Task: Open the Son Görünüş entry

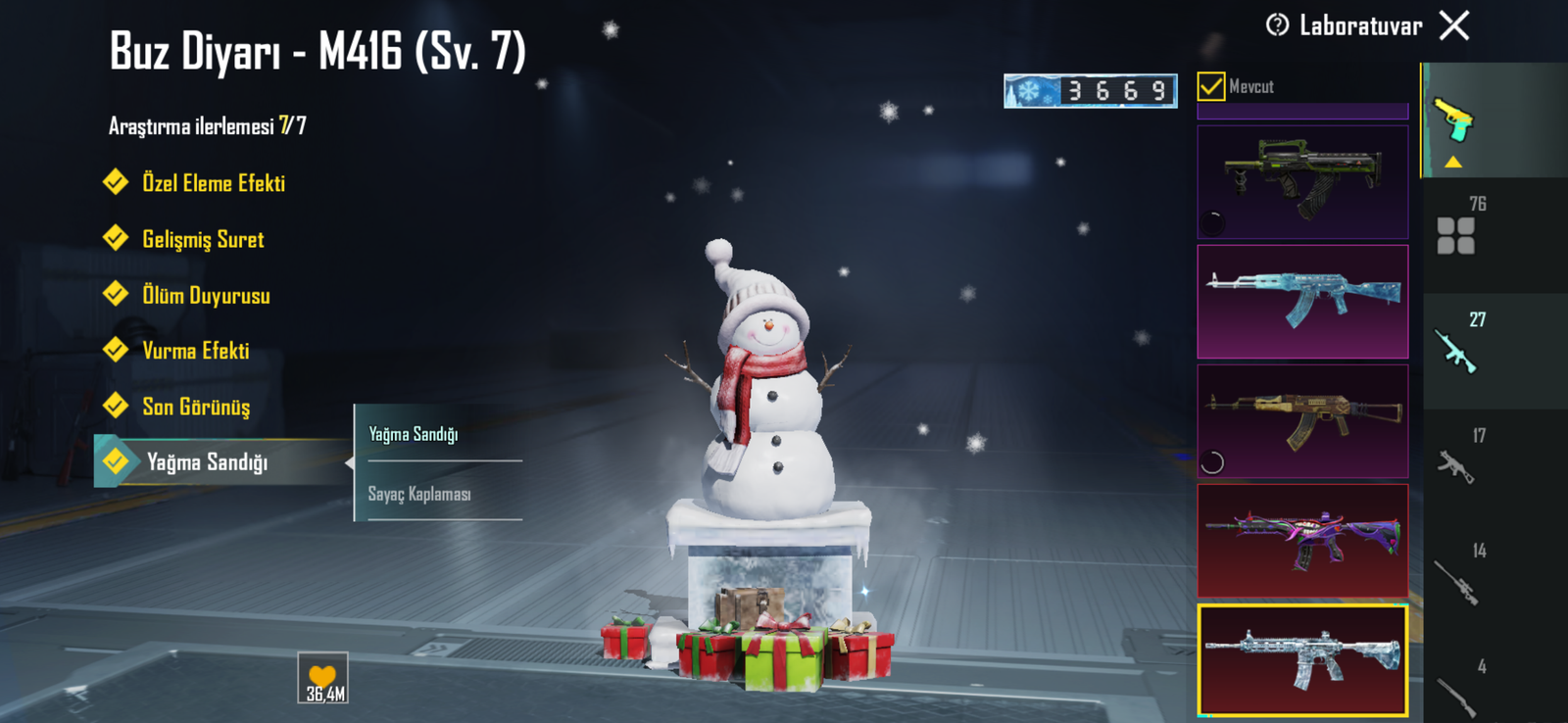Action: coord(195,407)
